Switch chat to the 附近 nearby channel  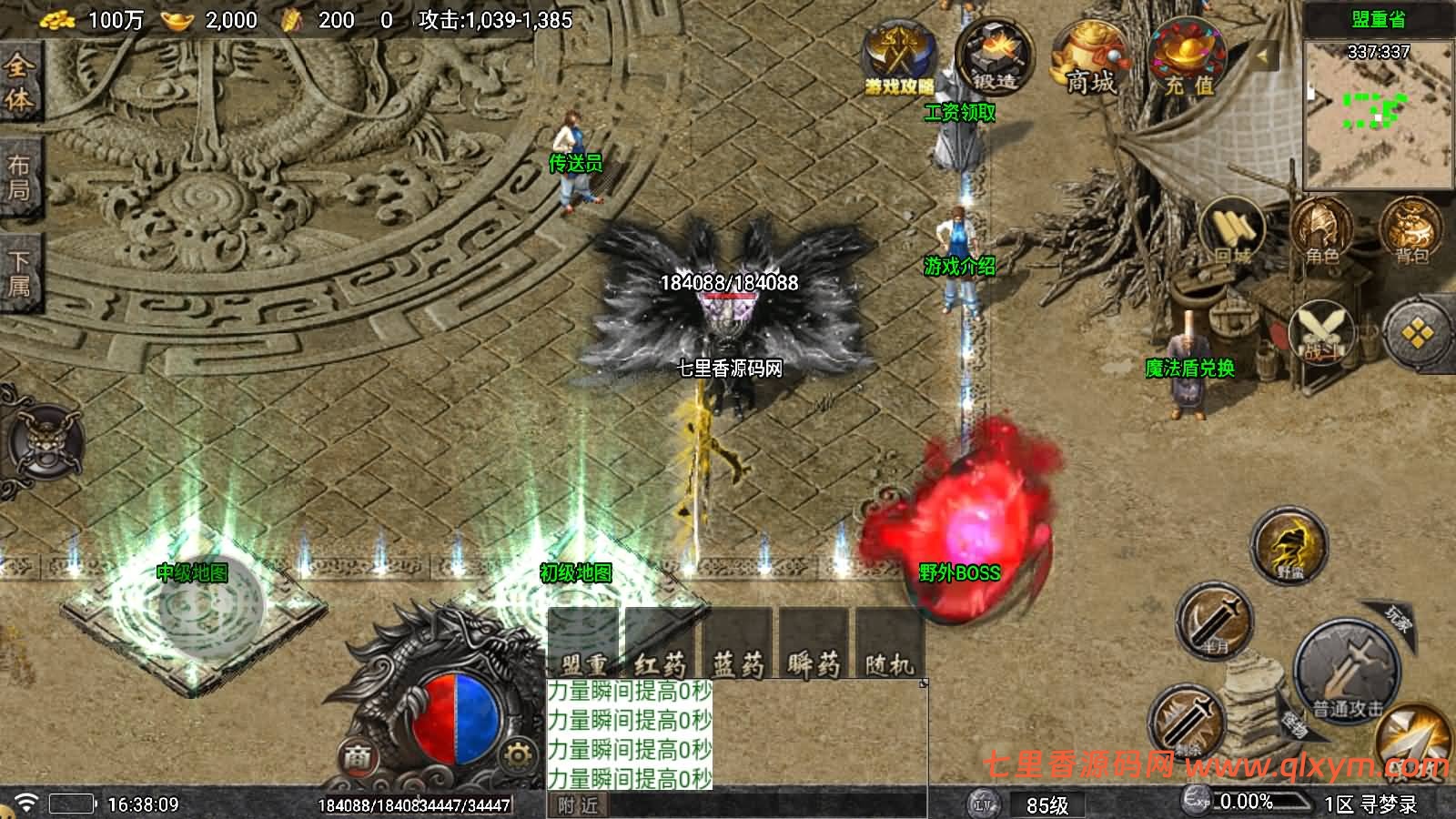pos(579,805)
